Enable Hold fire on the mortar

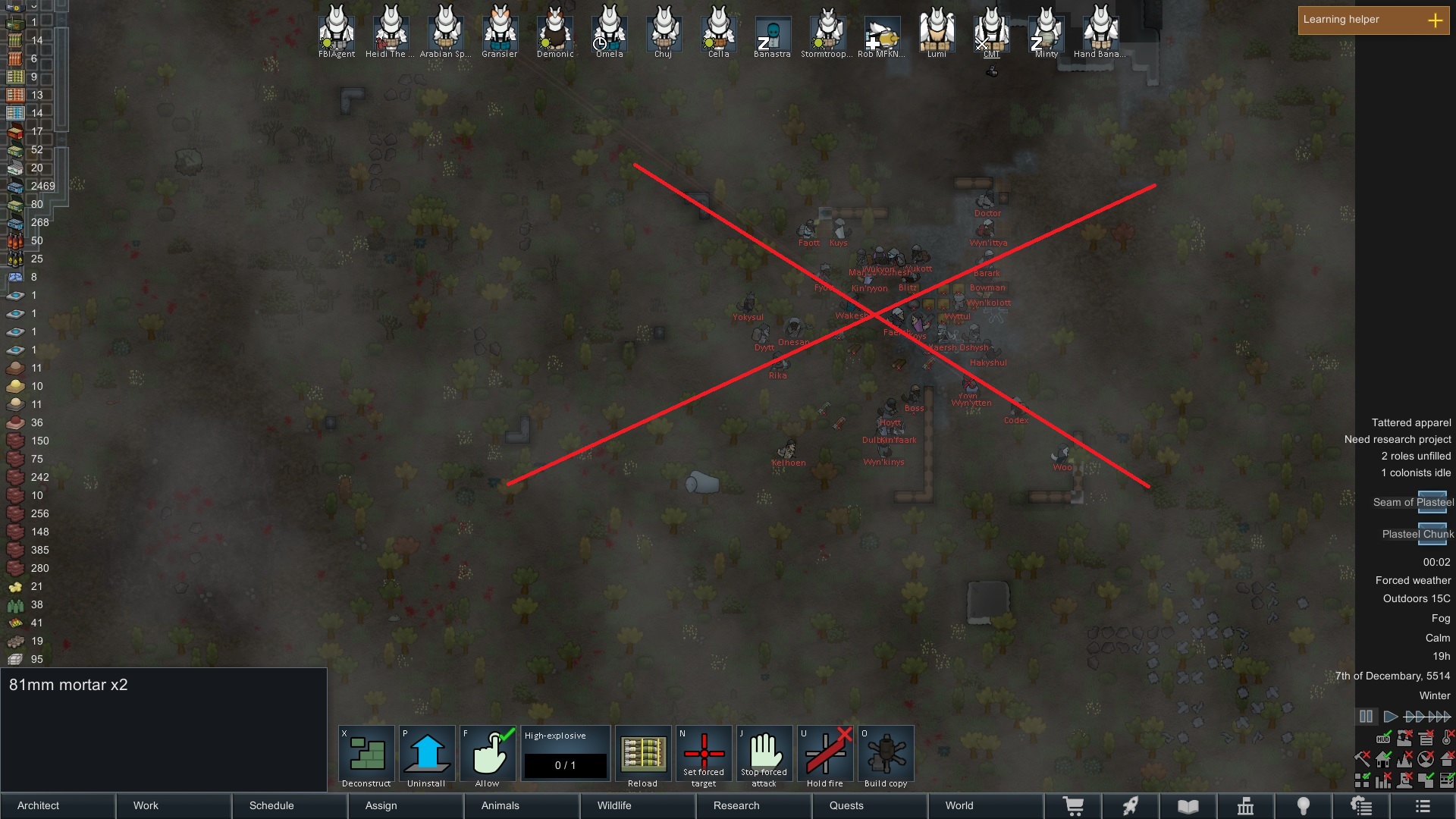(x=826, y=753)
